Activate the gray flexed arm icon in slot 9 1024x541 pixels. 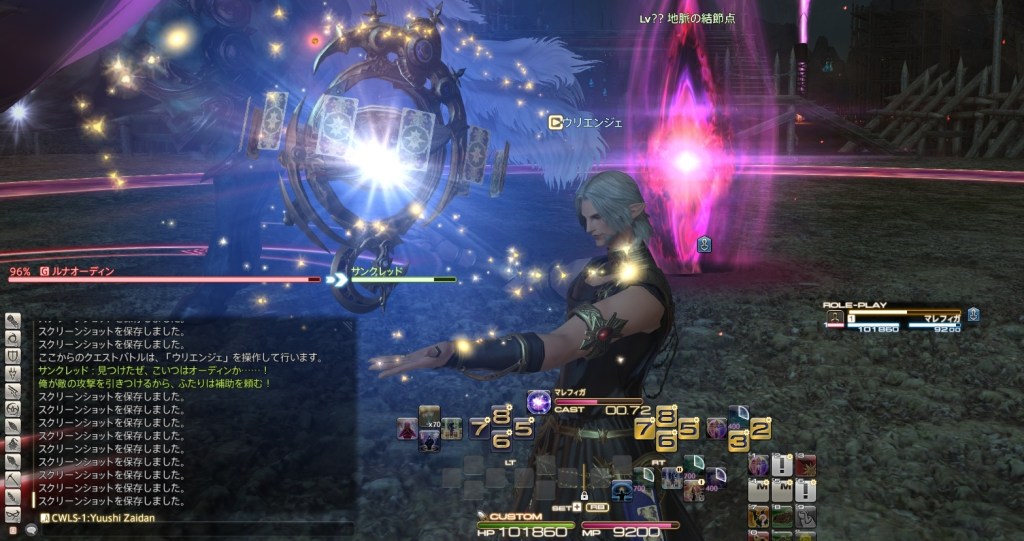pos(806,516)
